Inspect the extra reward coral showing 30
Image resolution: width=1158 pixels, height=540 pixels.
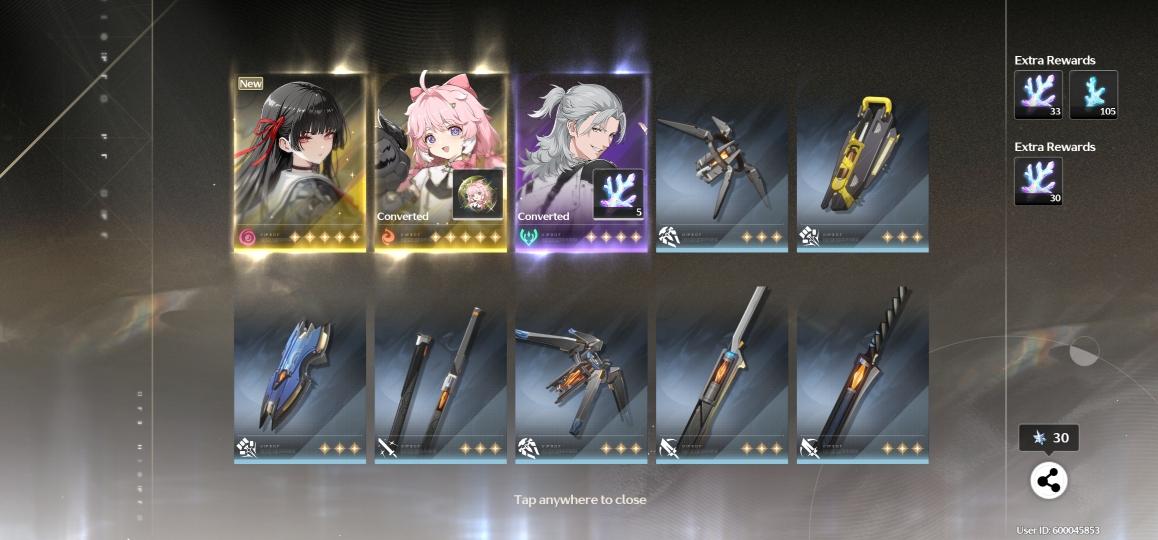pyautogui.click(x=1038, y=181)
